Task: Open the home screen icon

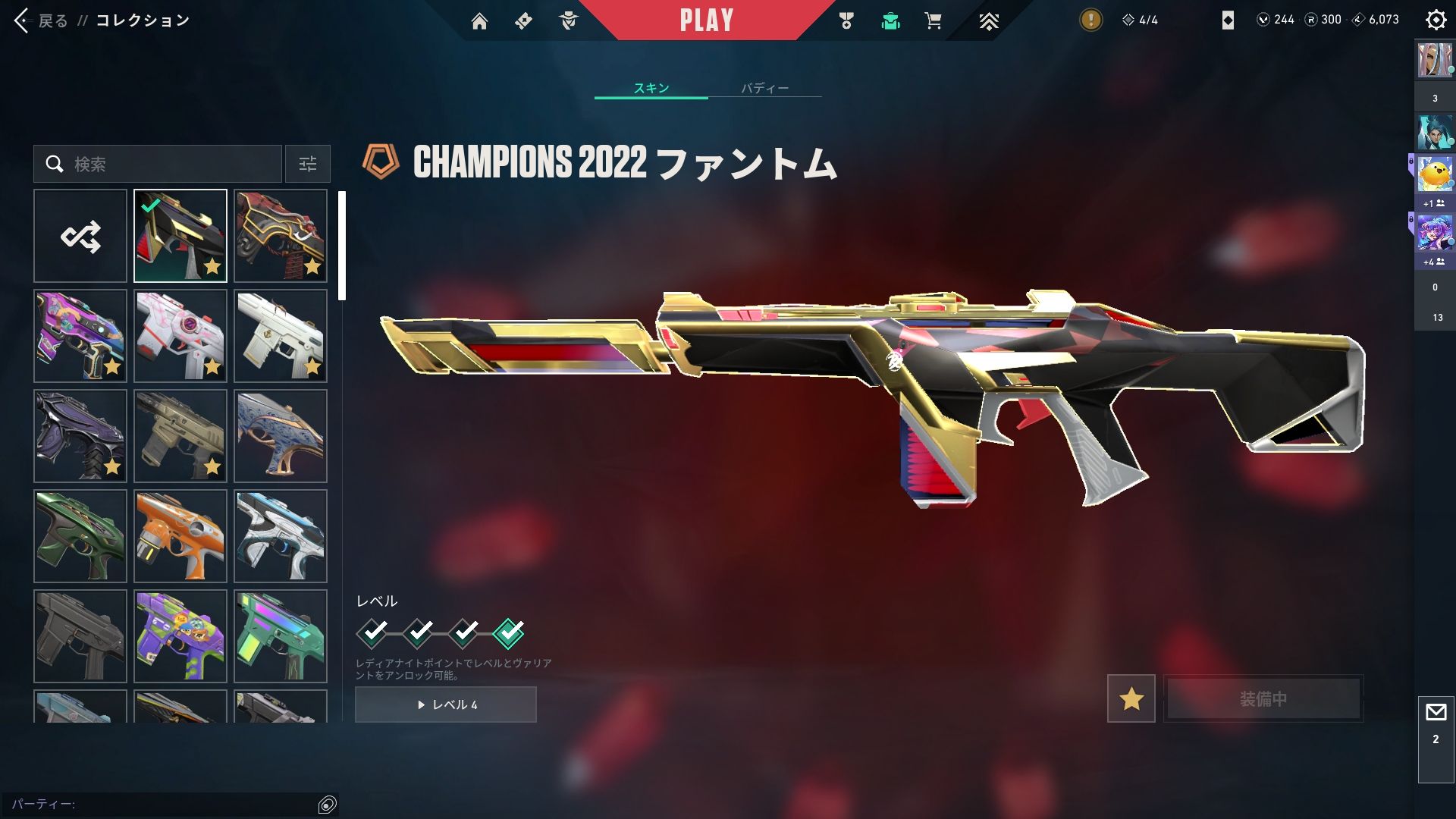Action: pos(479,21)
